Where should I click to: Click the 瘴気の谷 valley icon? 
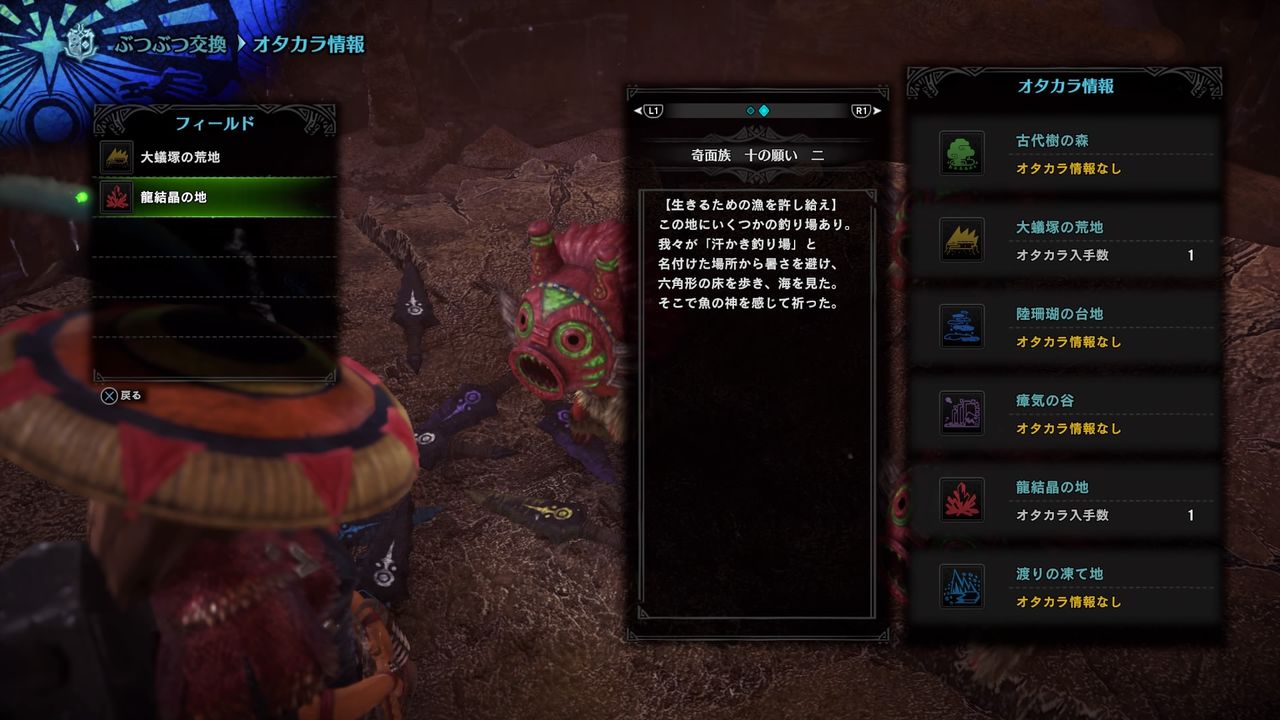point(960,413)
